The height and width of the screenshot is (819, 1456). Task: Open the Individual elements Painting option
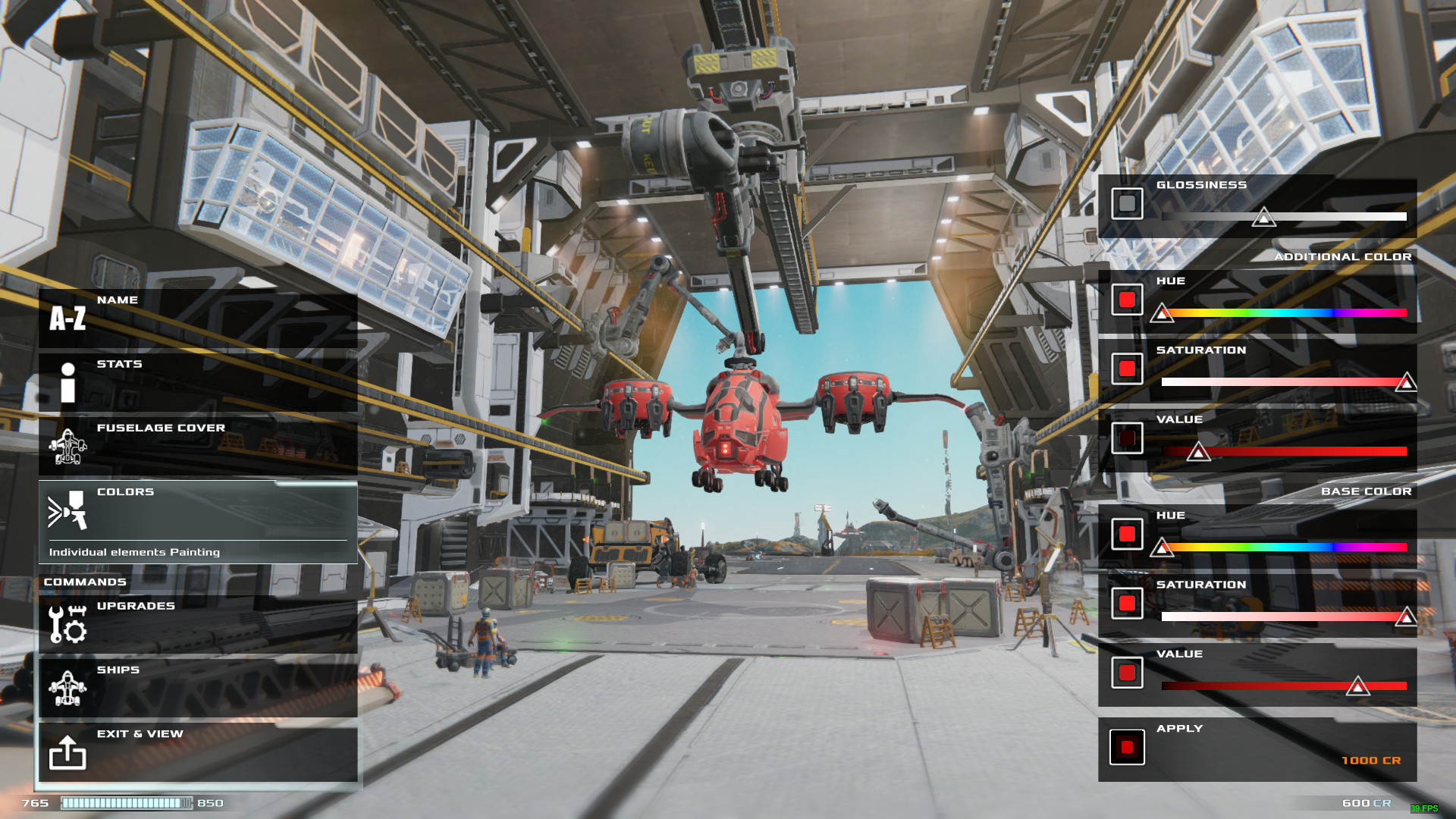[133, 552]
